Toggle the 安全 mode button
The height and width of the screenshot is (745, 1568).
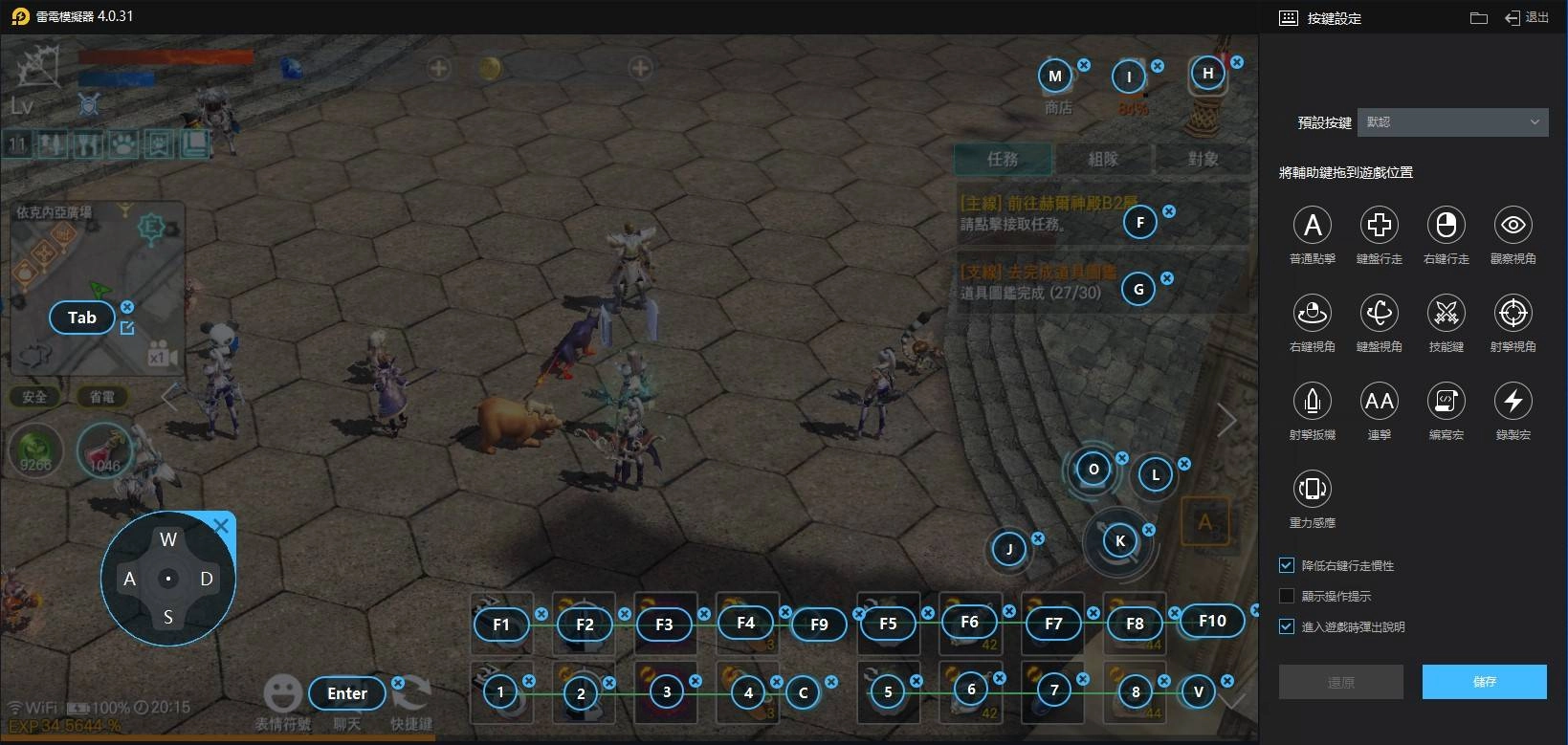click(x=34, y=396)
